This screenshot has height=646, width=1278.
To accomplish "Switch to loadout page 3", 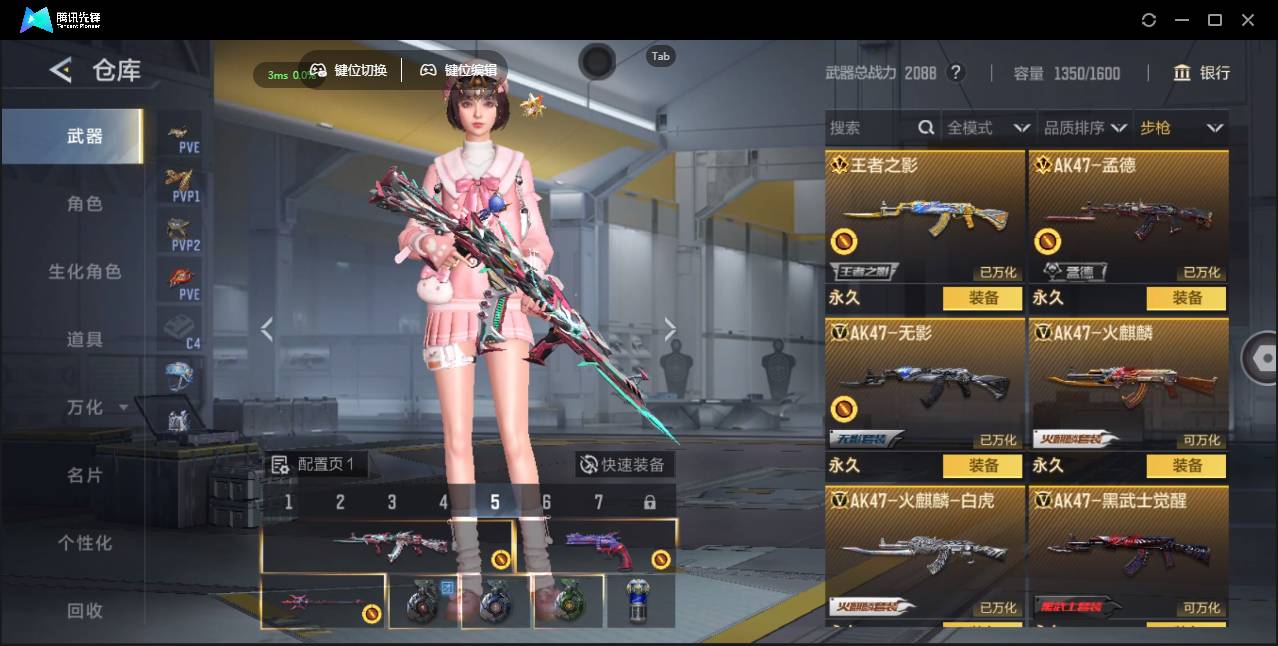I will pyautogui.click(x=392, y=502).
